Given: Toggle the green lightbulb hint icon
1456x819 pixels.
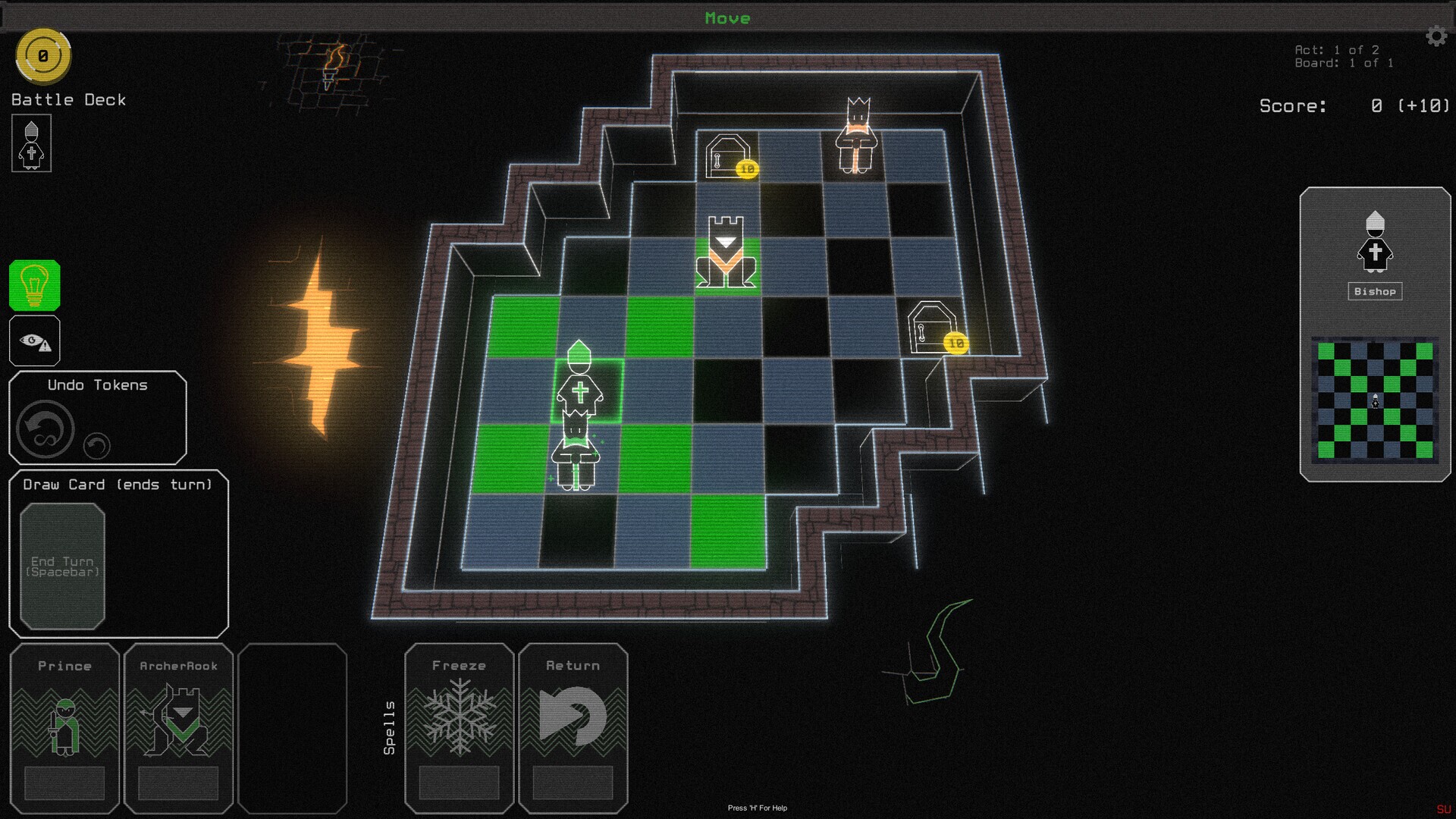Looking at the screenshot, I should pos(34,287).
